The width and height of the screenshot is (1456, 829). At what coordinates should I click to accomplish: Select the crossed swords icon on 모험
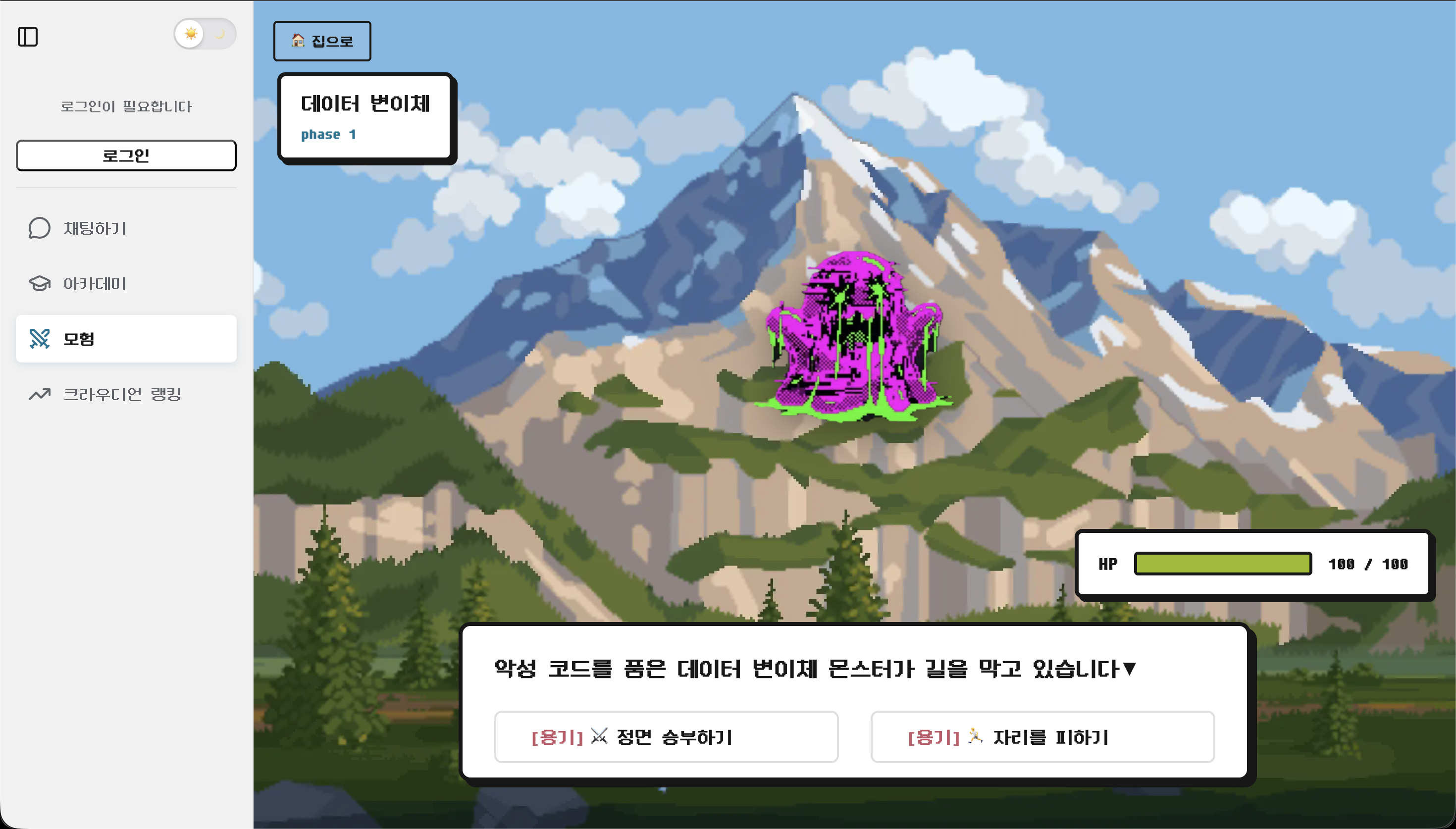[x=39, y=338]
